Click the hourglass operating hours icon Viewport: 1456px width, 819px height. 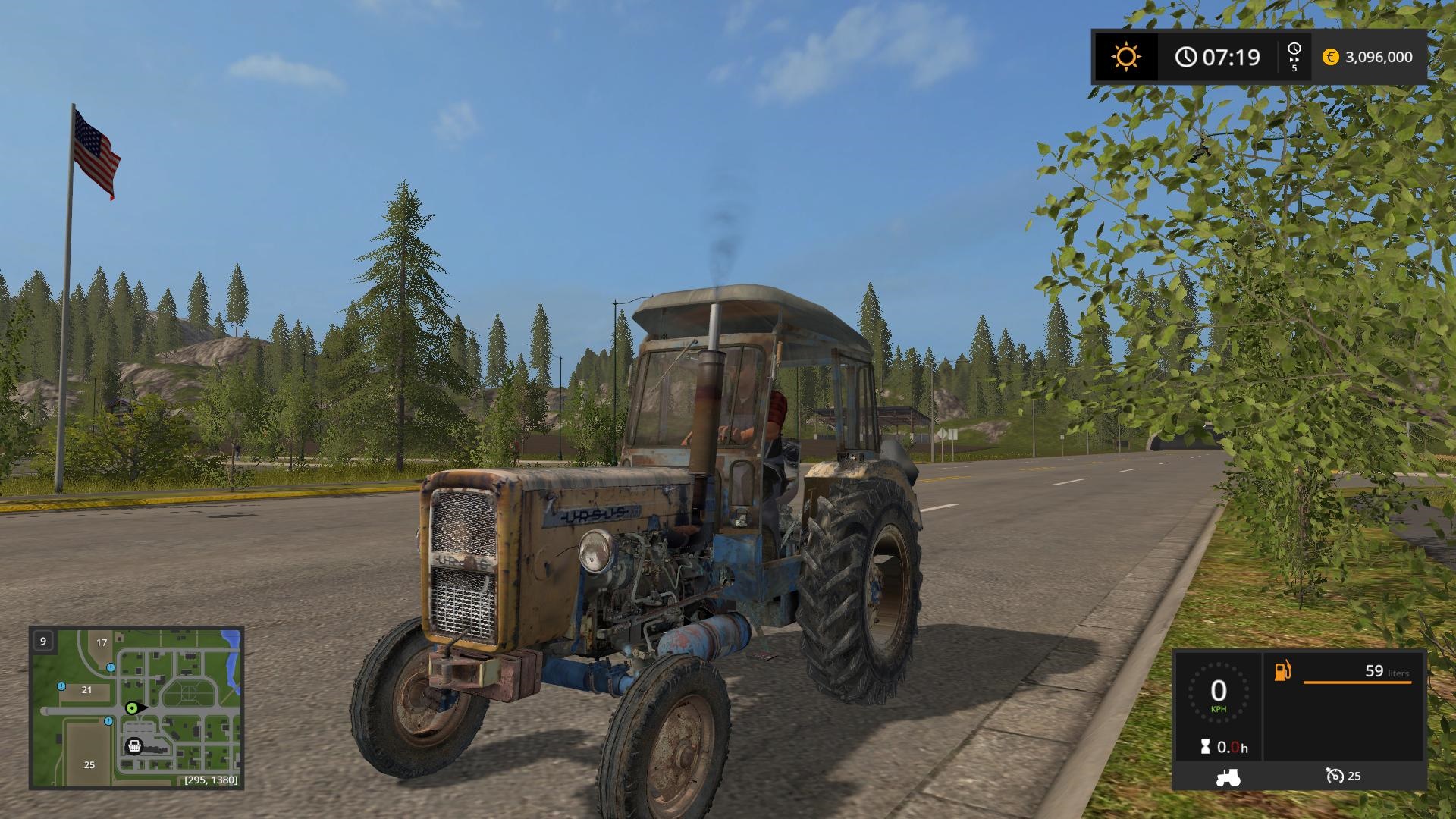[x=1205, y=746]
